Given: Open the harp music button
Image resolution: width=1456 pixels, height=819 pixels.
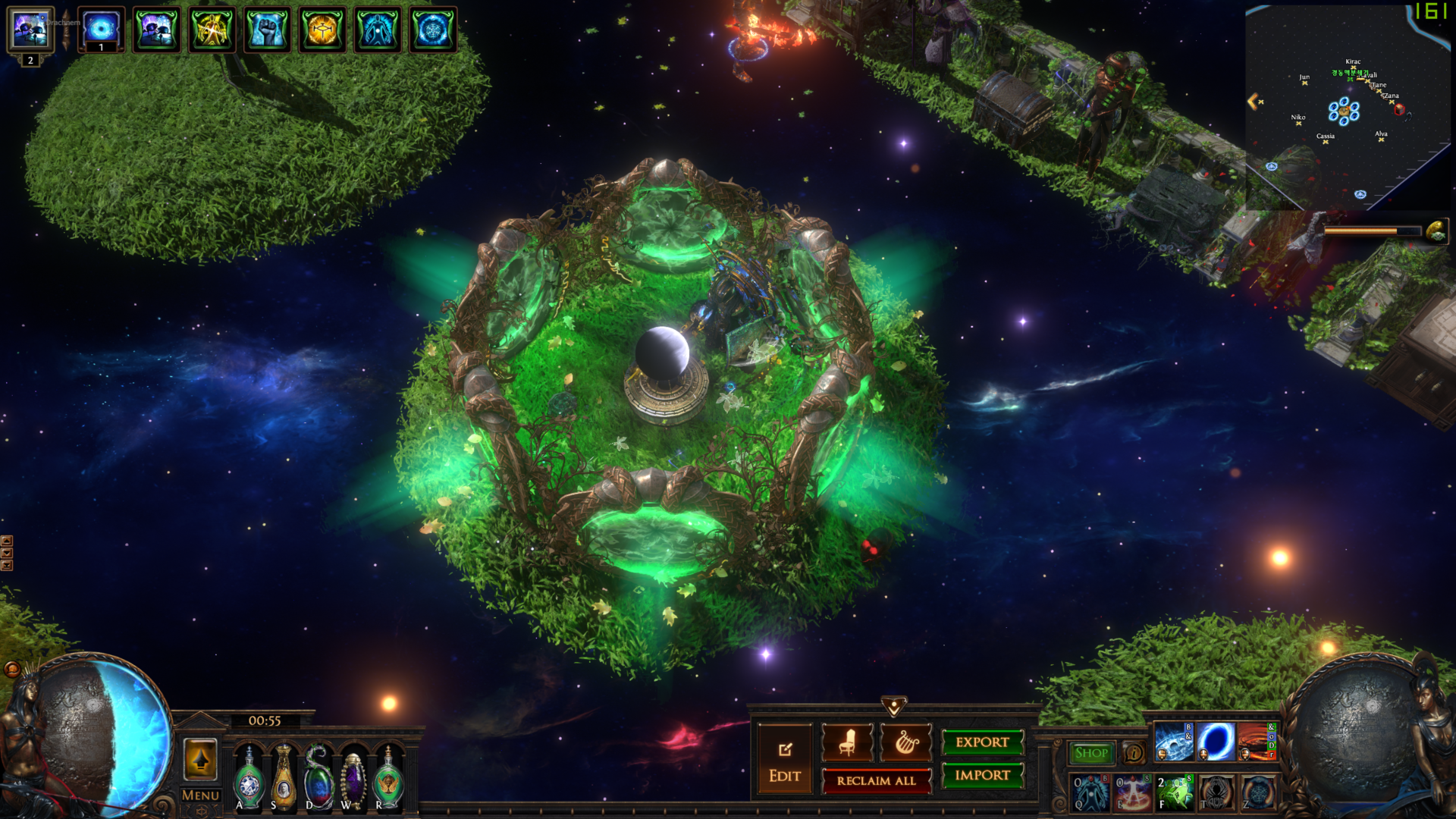Looking at the screenshot, I should [x=905, y=742].
